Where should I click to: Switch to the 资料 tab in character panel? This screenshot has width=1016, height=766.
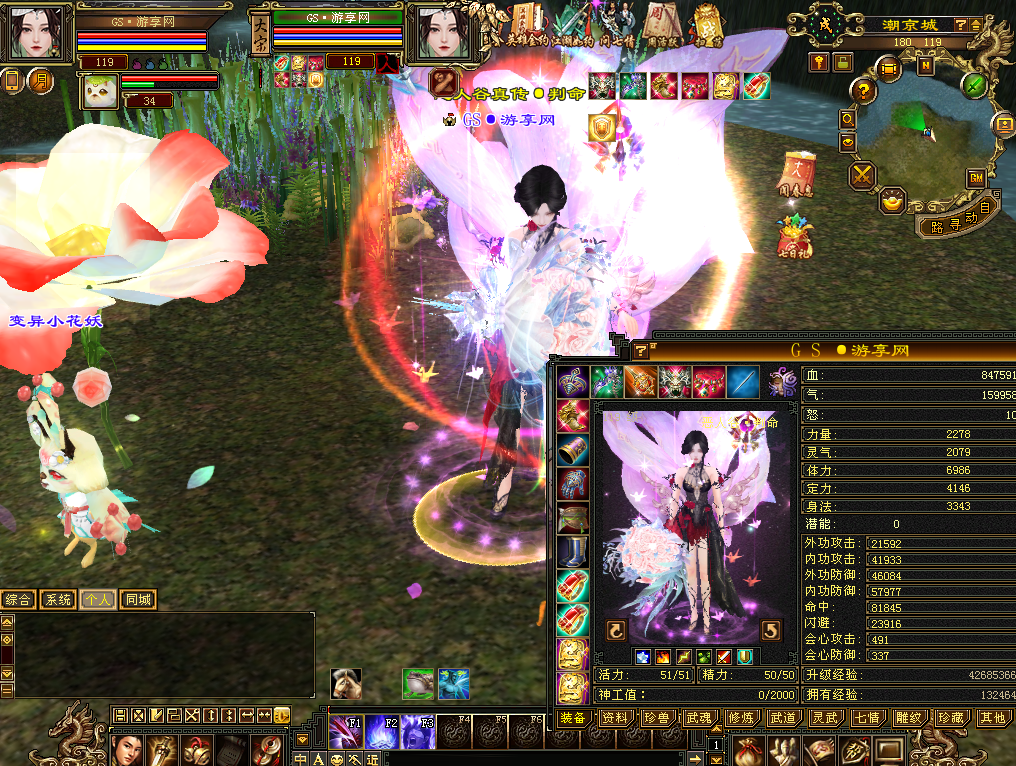click(x=614, y=718)
